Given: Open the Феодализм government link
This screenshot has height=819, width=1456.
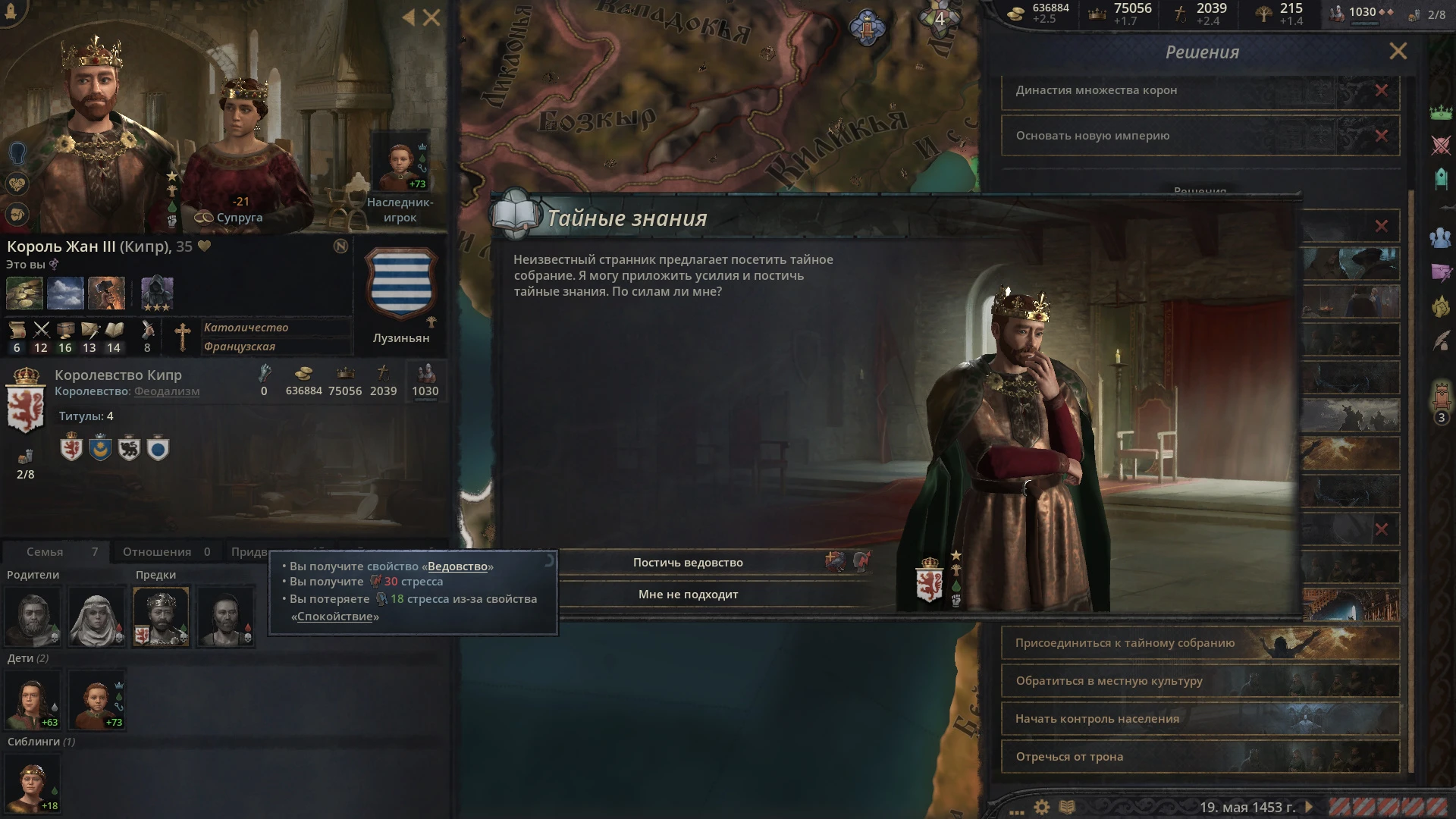Looking at the screenshot, I should click(165, 391).
